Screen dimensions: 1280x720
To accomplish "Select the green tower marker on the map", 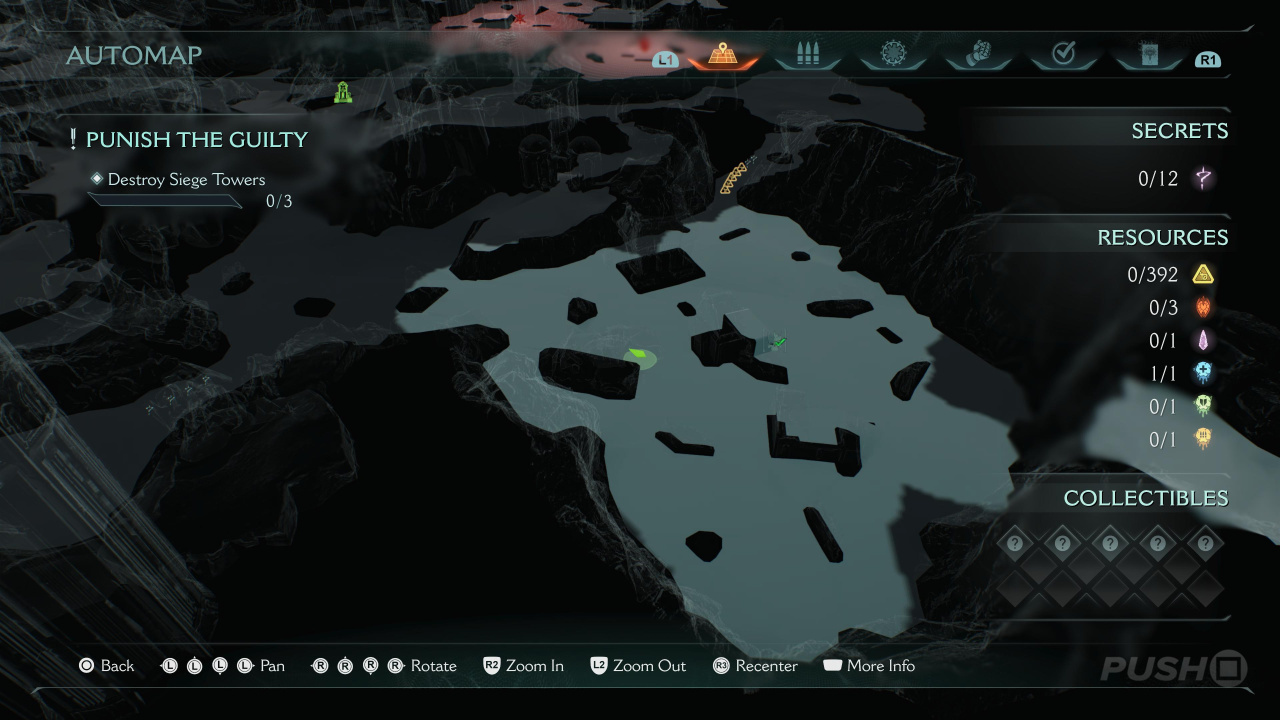I will pyautogui.click(x=343, y=93).
